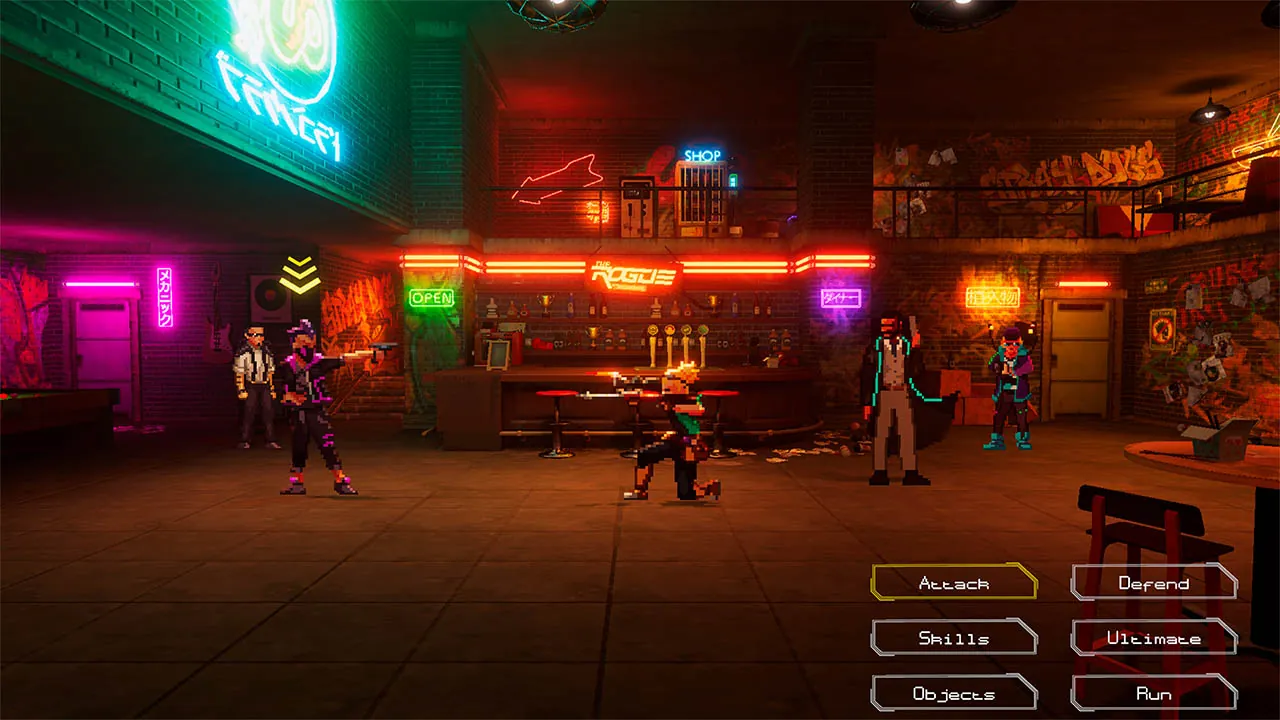Select Skills from the battle menu

[953, 637]
